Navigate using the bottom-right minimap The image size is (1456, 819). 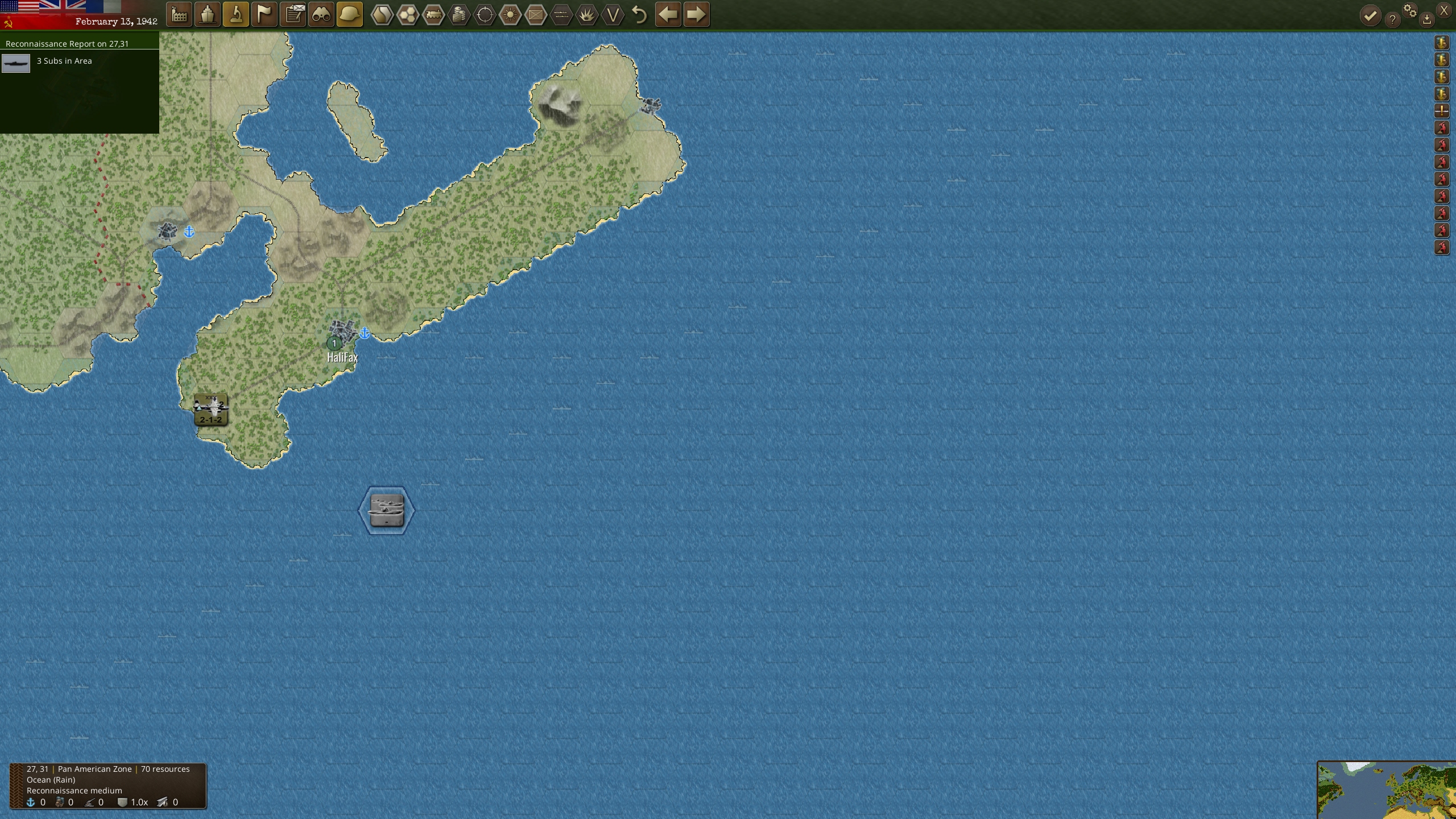tap(1388, 791)
